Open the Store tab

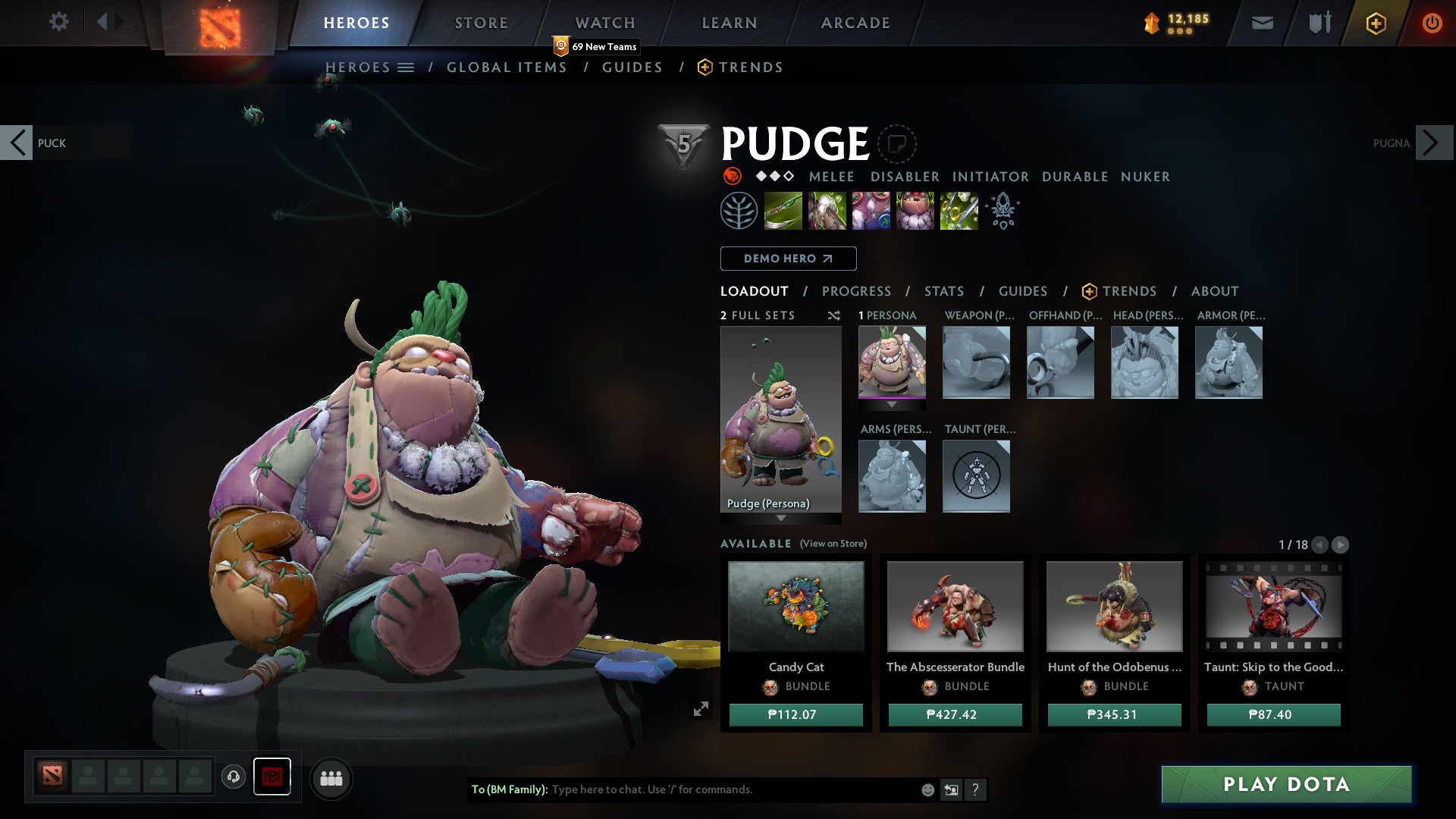click(x=481, y=23)
